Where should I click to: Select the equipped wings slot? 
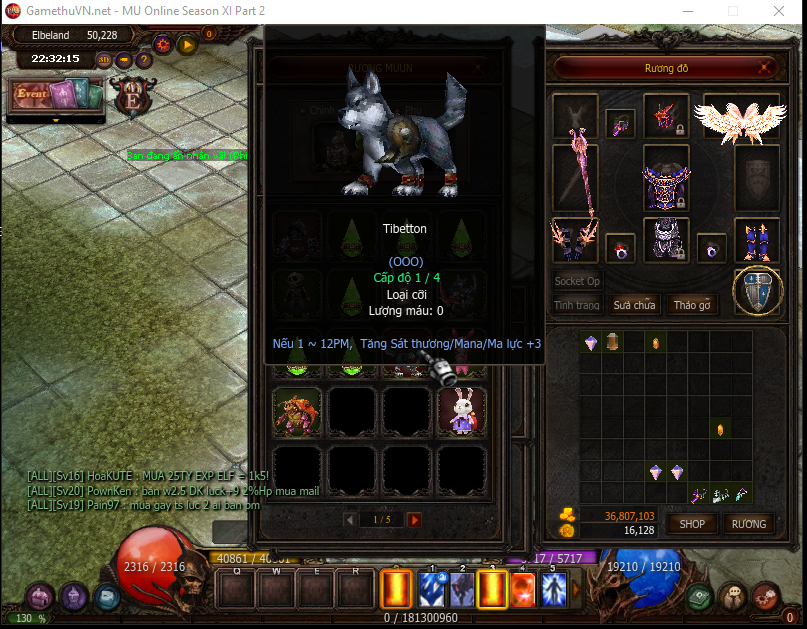pyautogui.click(x=741, y=117)
